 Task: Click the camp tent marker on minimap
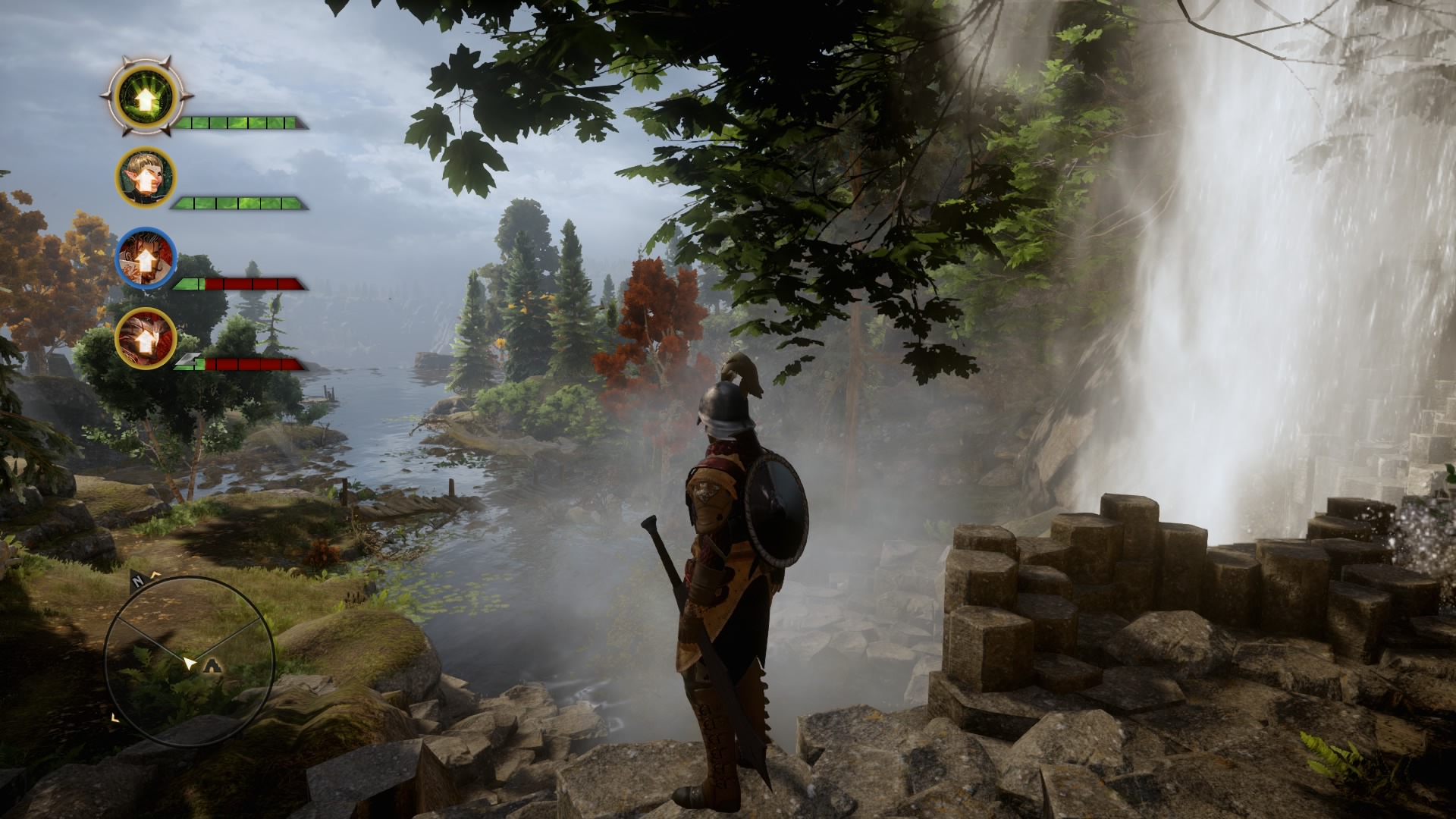click(214, 667)
